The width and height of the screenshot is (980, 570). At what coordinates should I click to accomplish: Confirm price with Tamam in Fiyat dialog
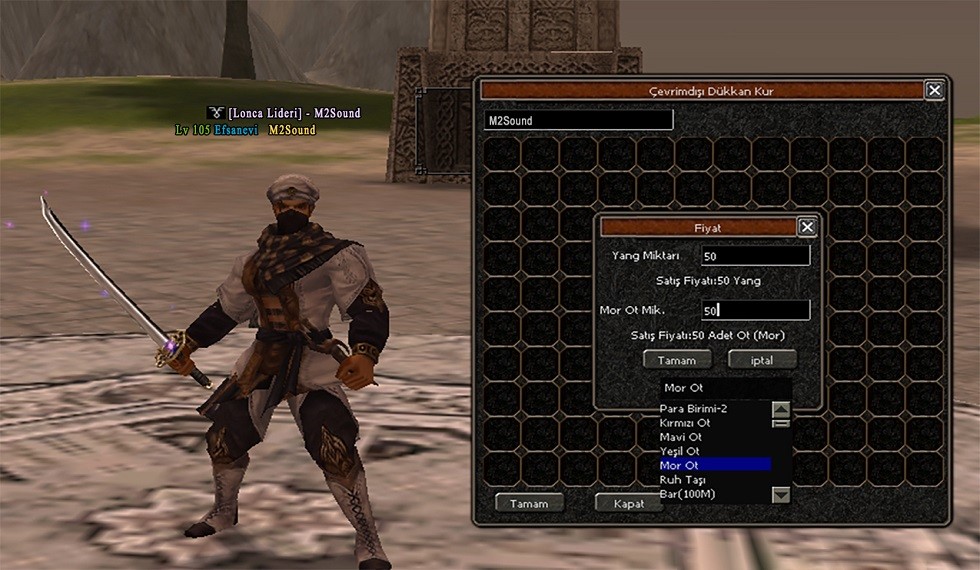click(677, 359)
